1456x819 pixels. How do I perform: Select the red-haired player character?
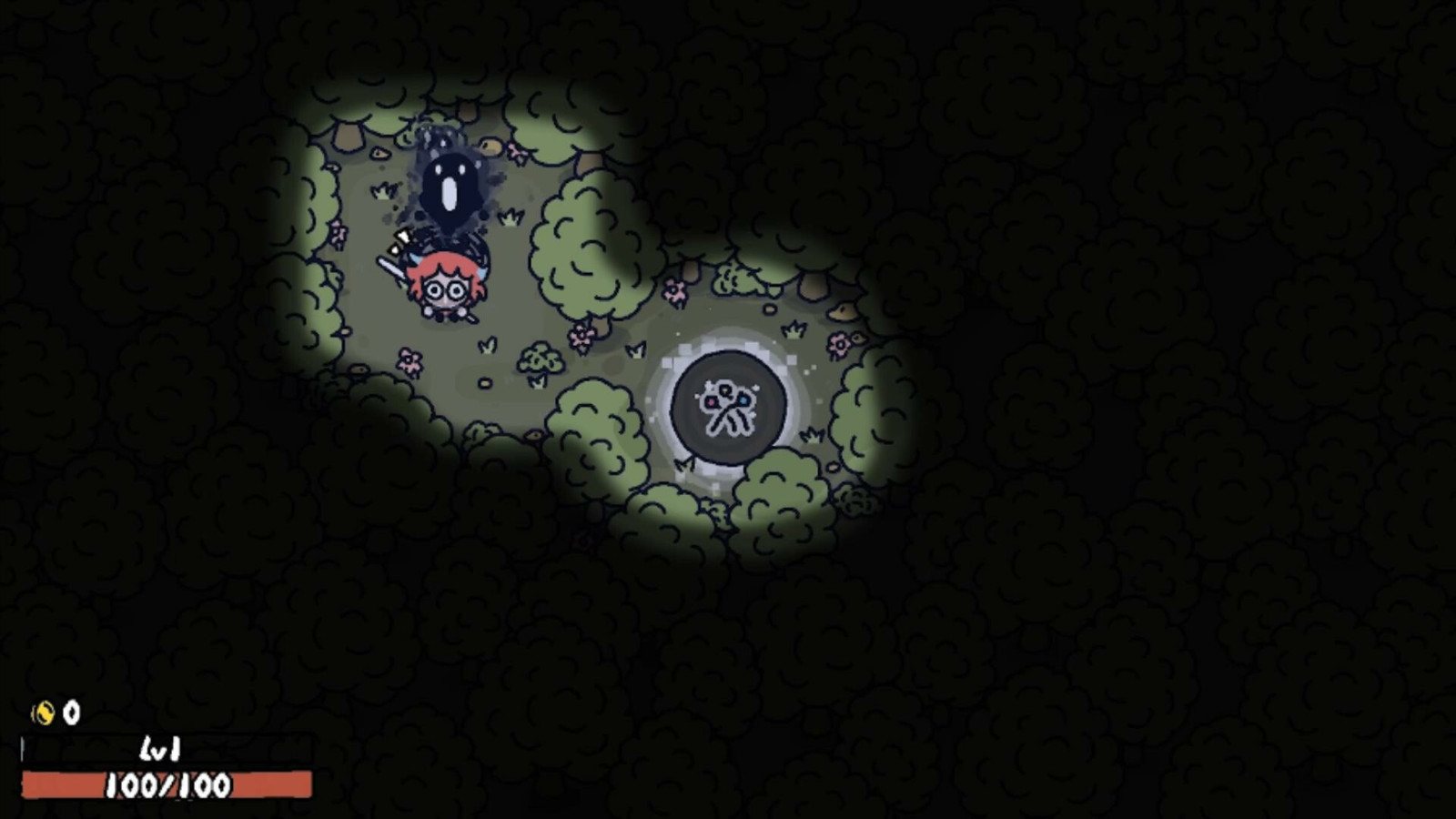pos(444,287)
